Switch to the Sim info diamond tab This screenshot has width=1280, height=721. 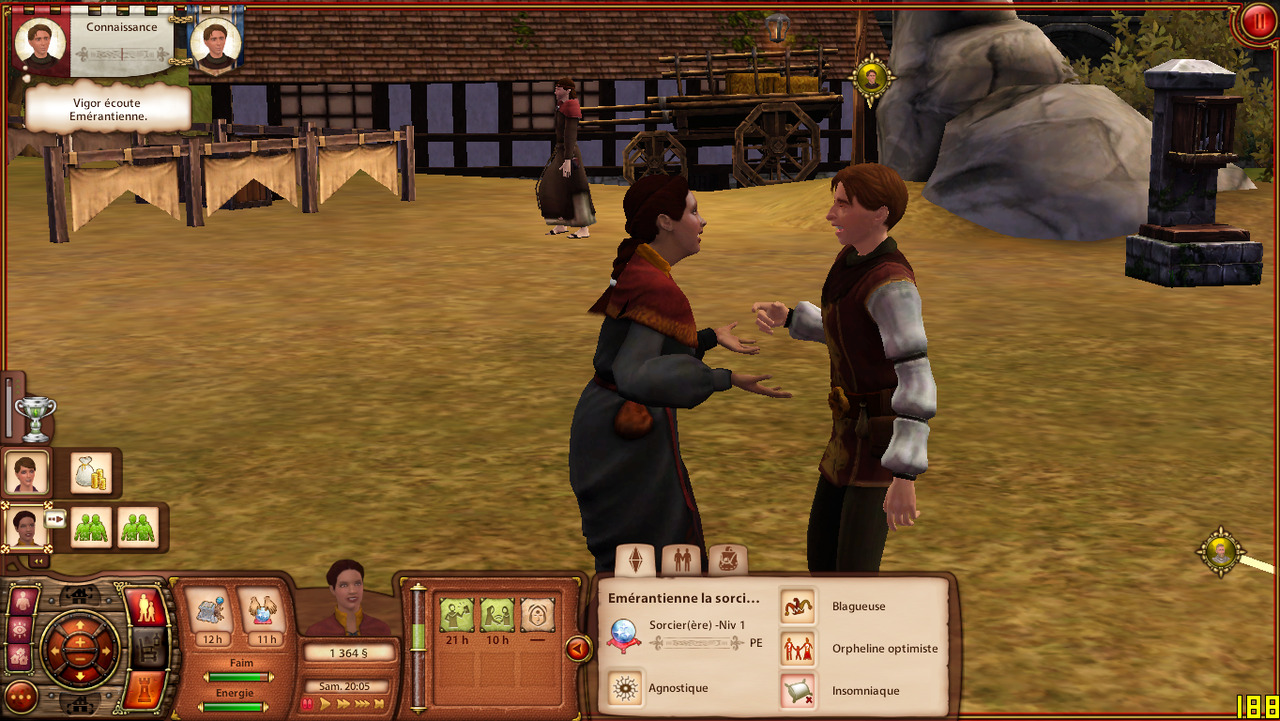coord(635,560)
